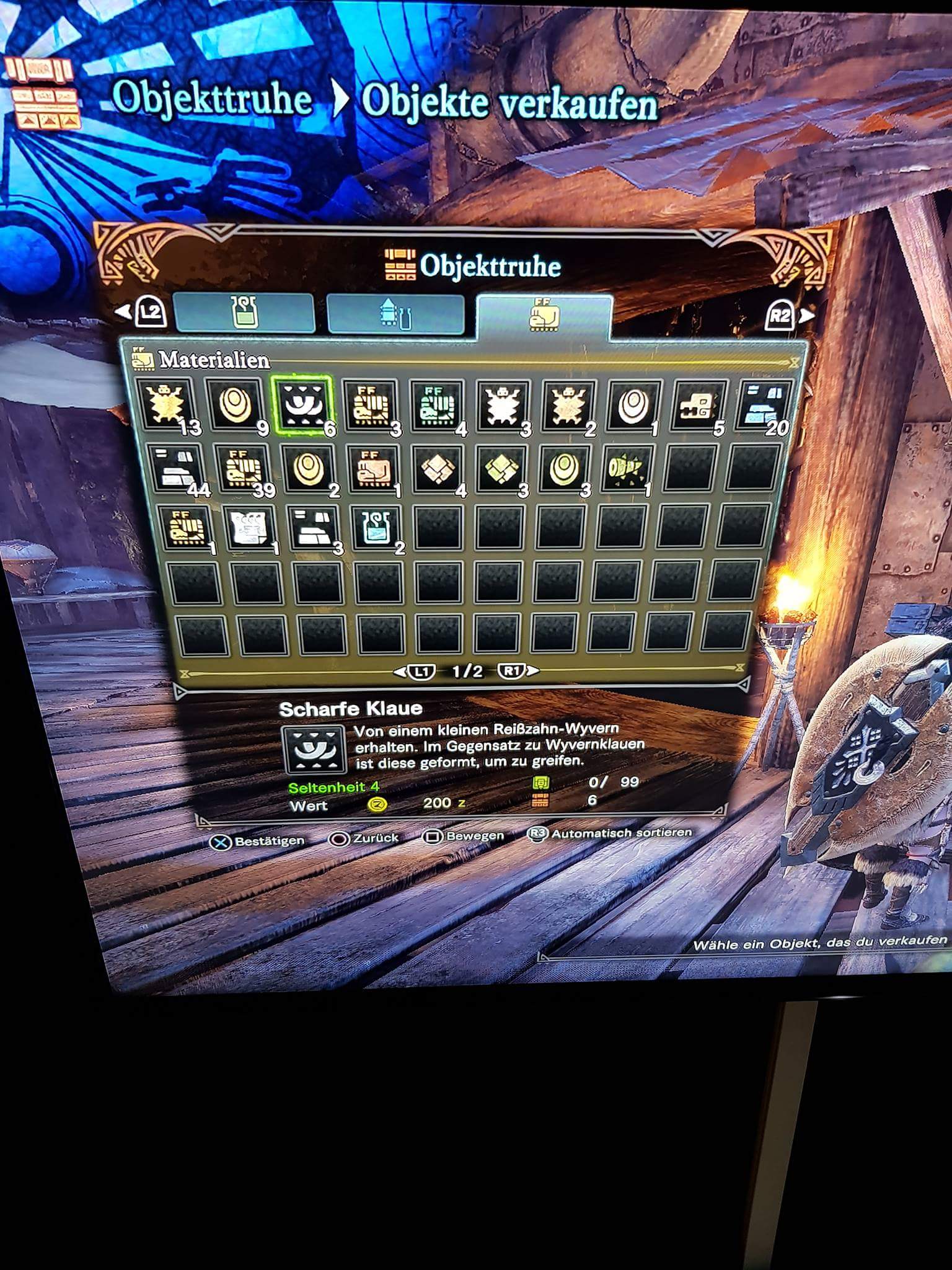Pick the yellow scale stack of 9
This screenshot has height=1270, width=952.
[235, 406]
